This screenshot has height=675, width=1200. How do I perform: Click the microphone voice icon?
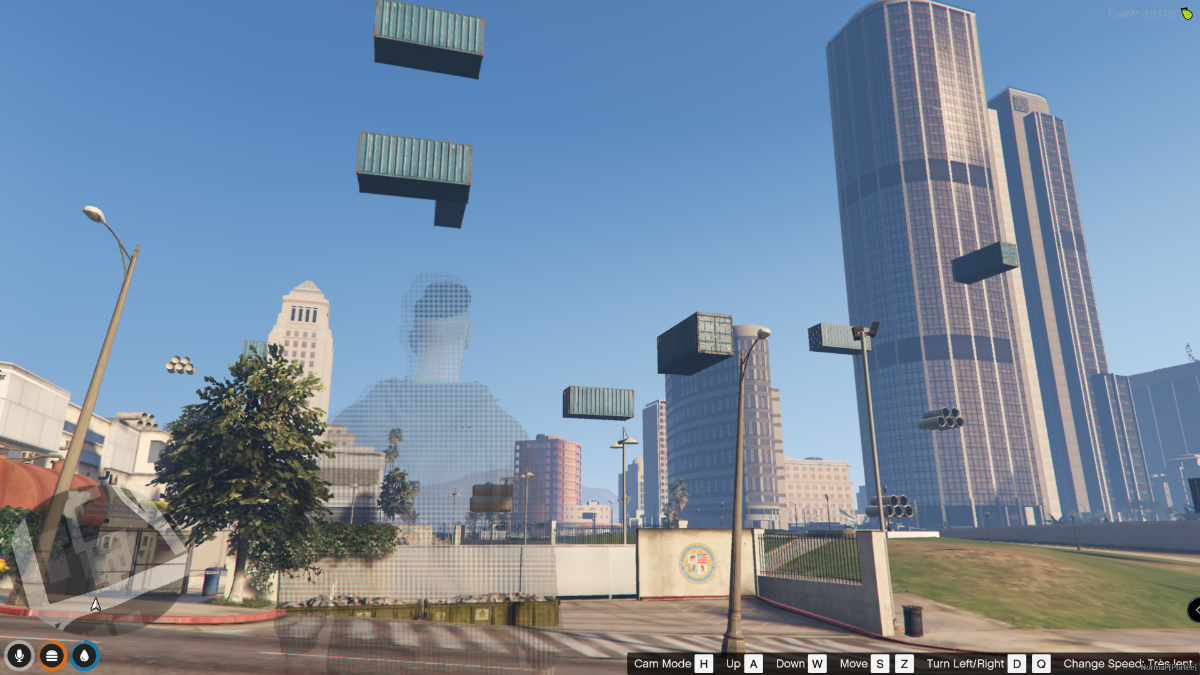19,656
